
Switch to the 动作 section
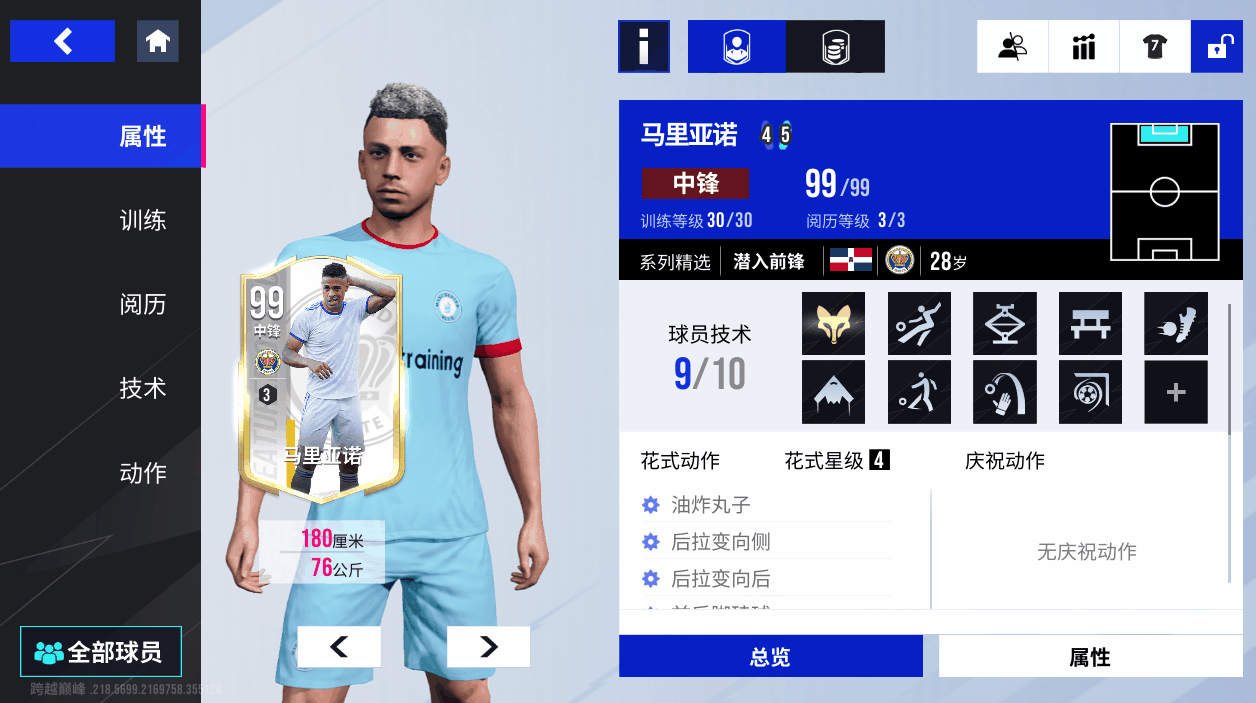pyautogui.click(x=142, y=472)
